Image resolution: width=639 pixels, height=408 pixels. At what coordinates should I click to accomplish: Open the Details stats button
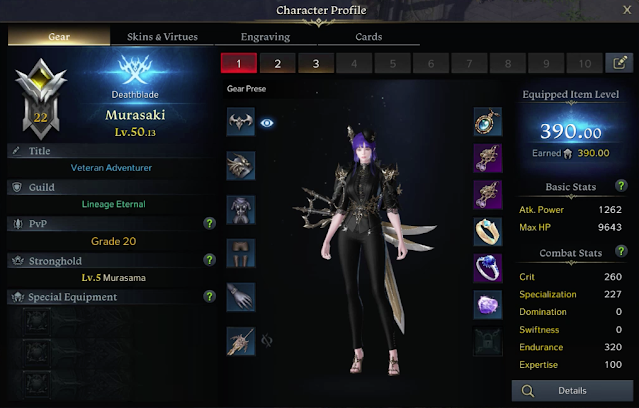pyautogui.click(x=572, y=390)
